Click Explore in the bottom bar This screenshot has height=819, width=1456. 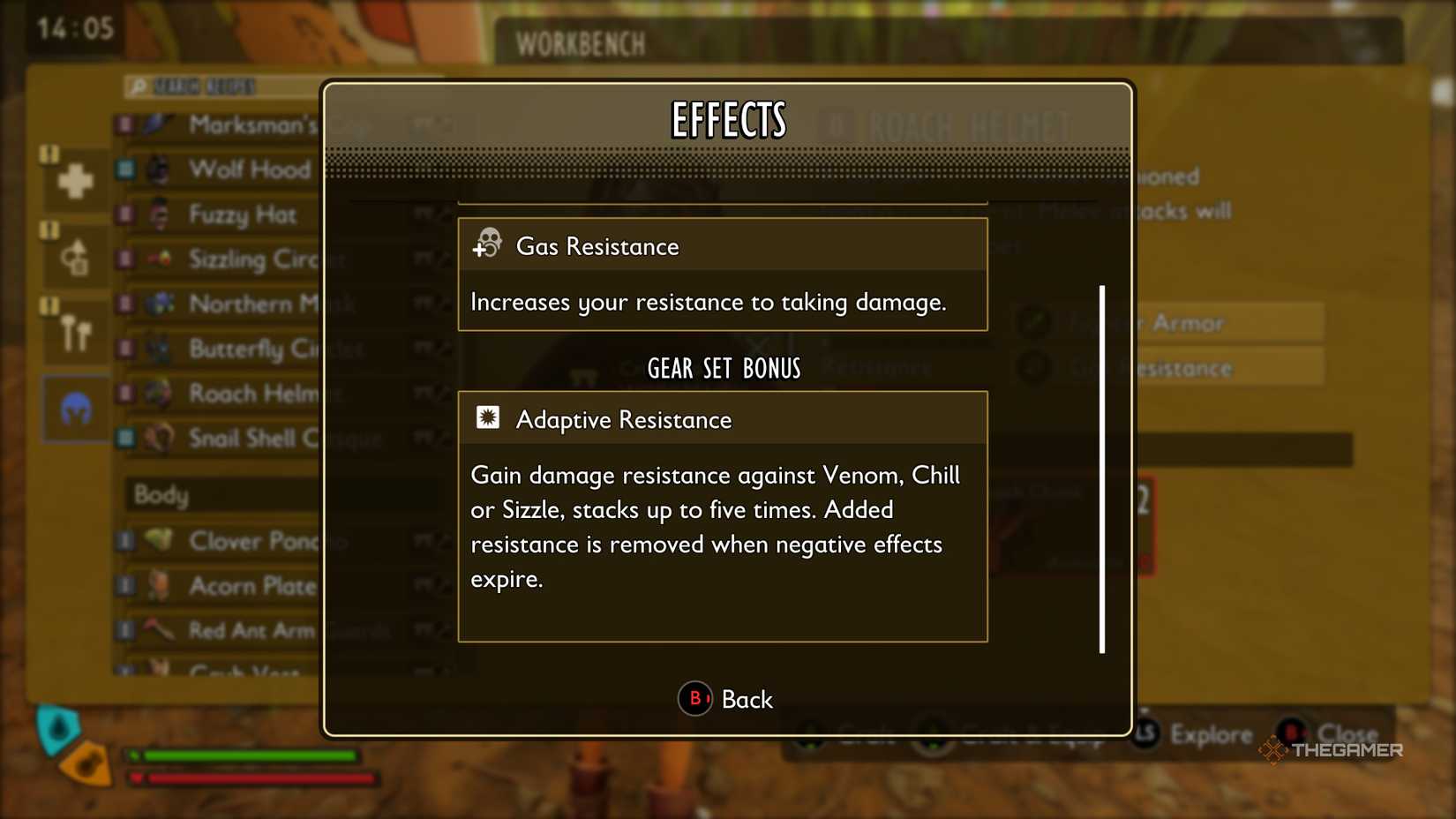click(x=1213, y=733)
